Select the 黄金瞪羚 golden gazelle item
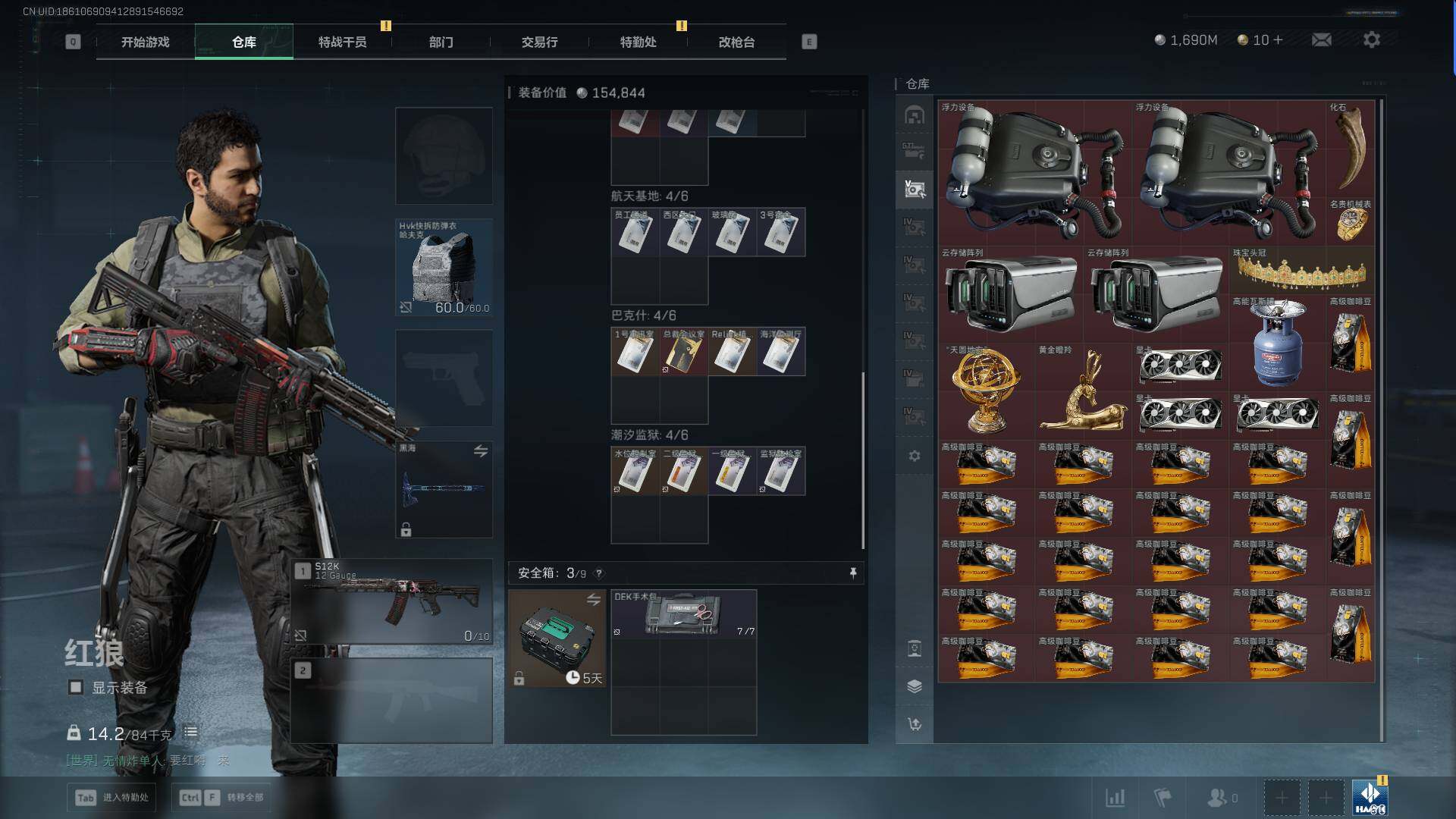 1083,391
